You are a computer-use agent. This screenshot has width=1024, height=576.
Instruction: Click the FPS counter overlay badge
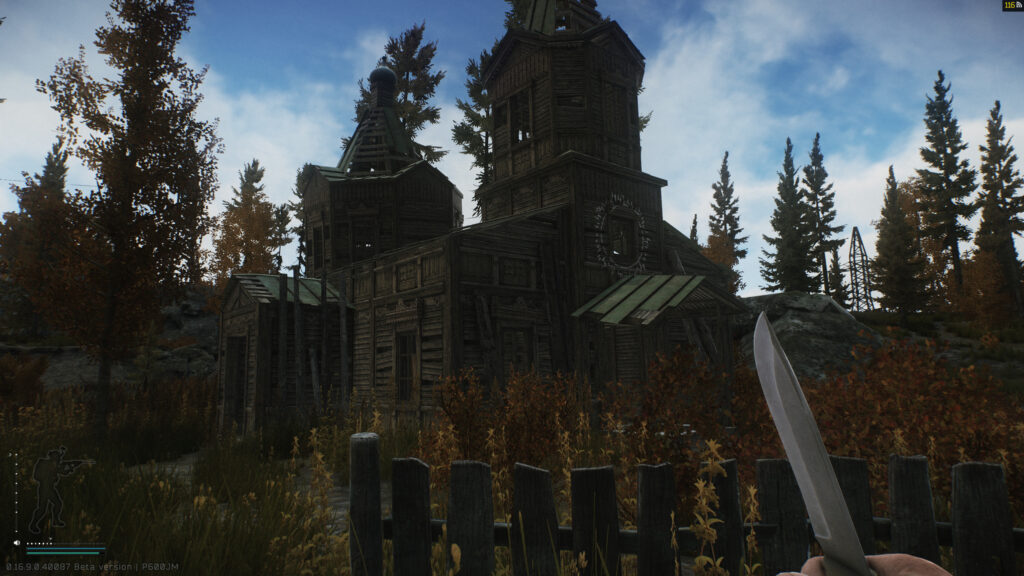click(x=1012, y=6)
